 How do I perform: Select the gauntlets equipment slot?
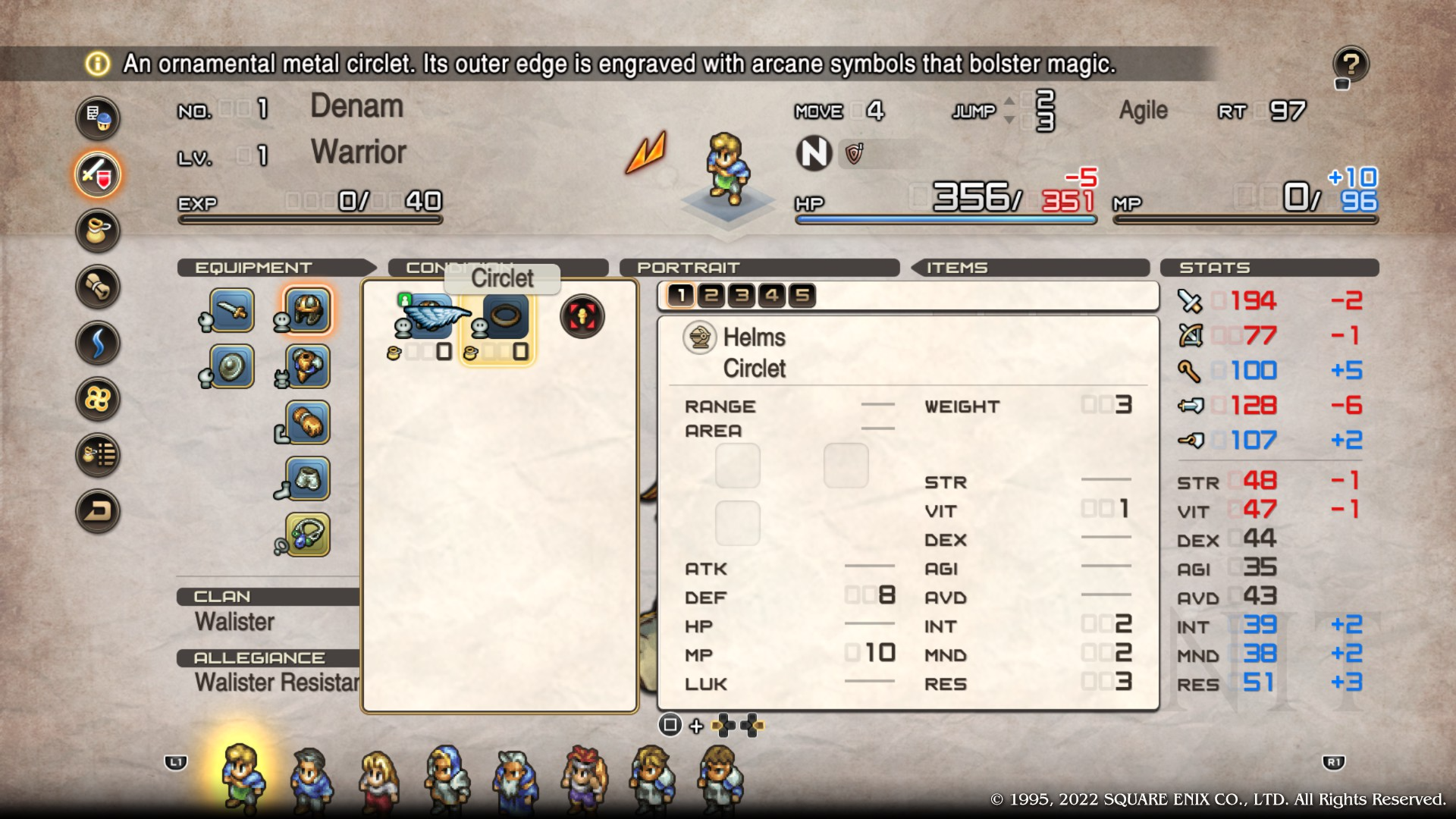pos(308,423)
